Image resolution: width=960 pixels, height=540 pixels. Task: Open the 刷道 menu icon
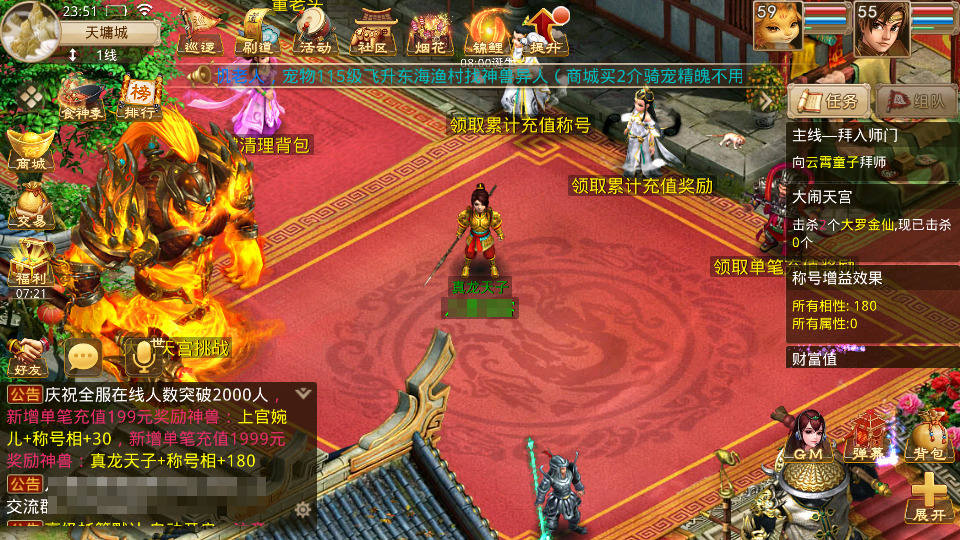[256, 32]
